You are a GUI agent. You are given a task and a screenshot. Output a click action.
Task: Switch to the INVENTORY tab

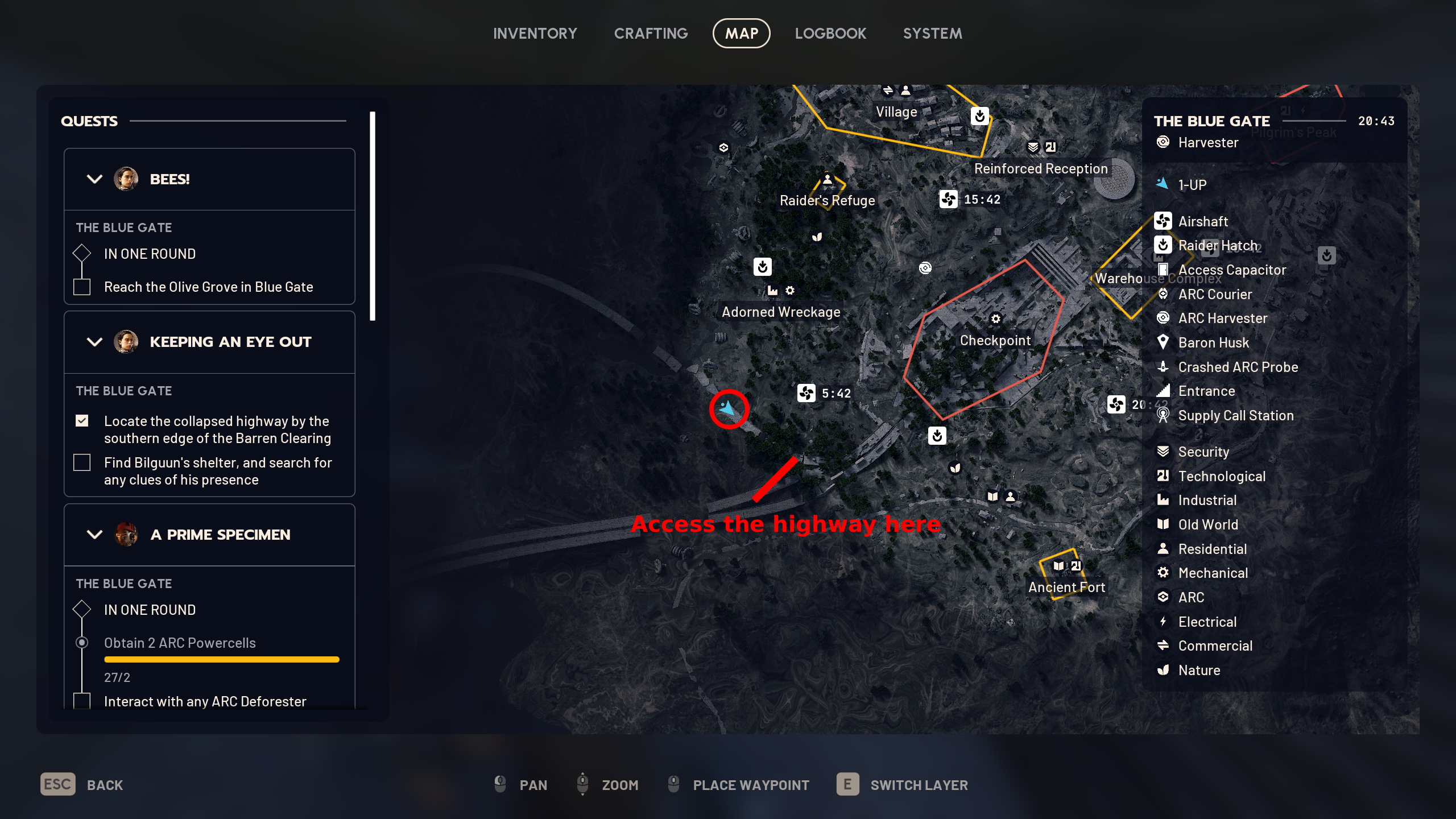click(x=535, y=33)
